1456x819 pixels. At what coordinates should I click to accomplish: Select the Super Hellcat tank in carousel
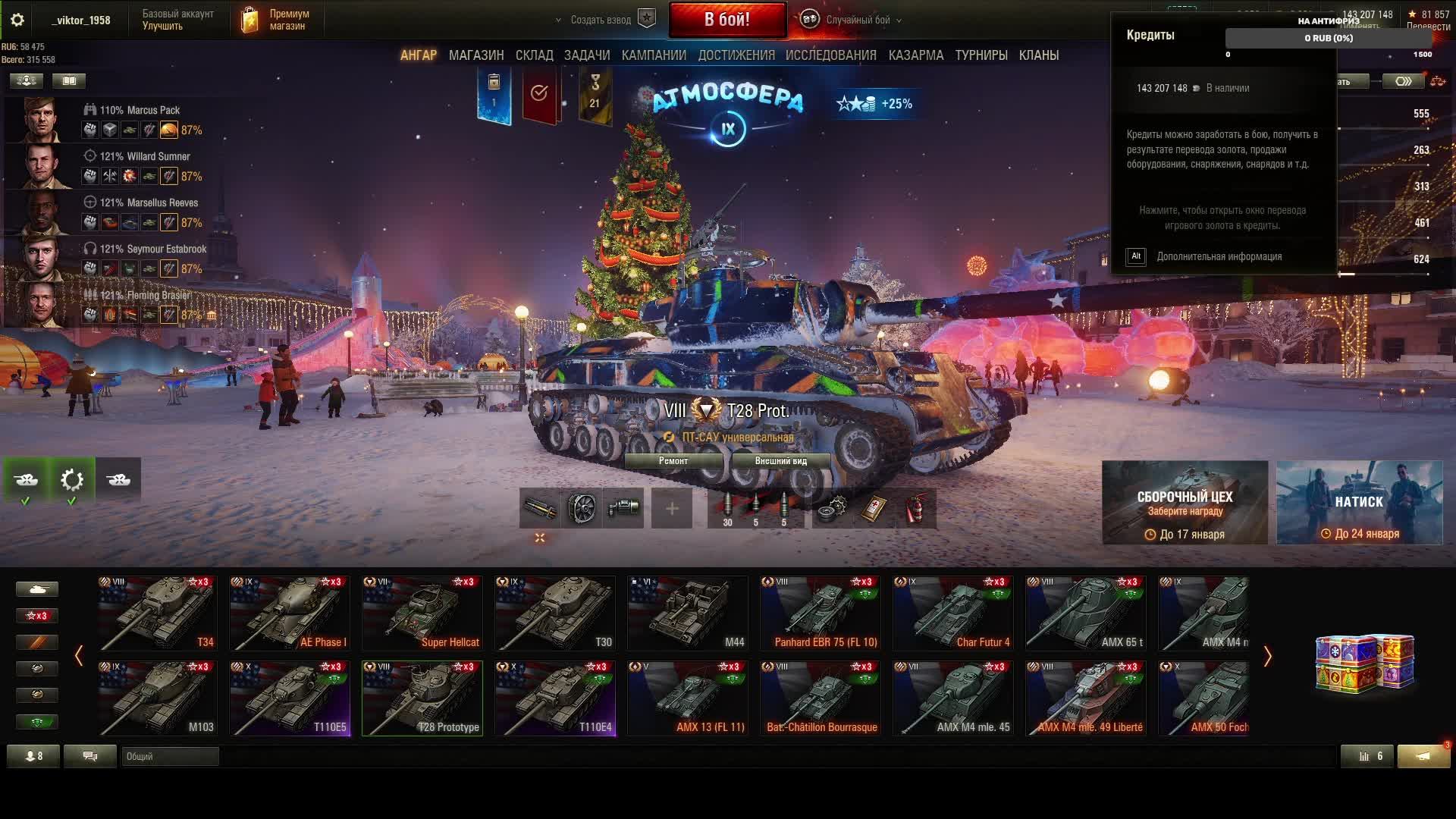tap(422, 613)
